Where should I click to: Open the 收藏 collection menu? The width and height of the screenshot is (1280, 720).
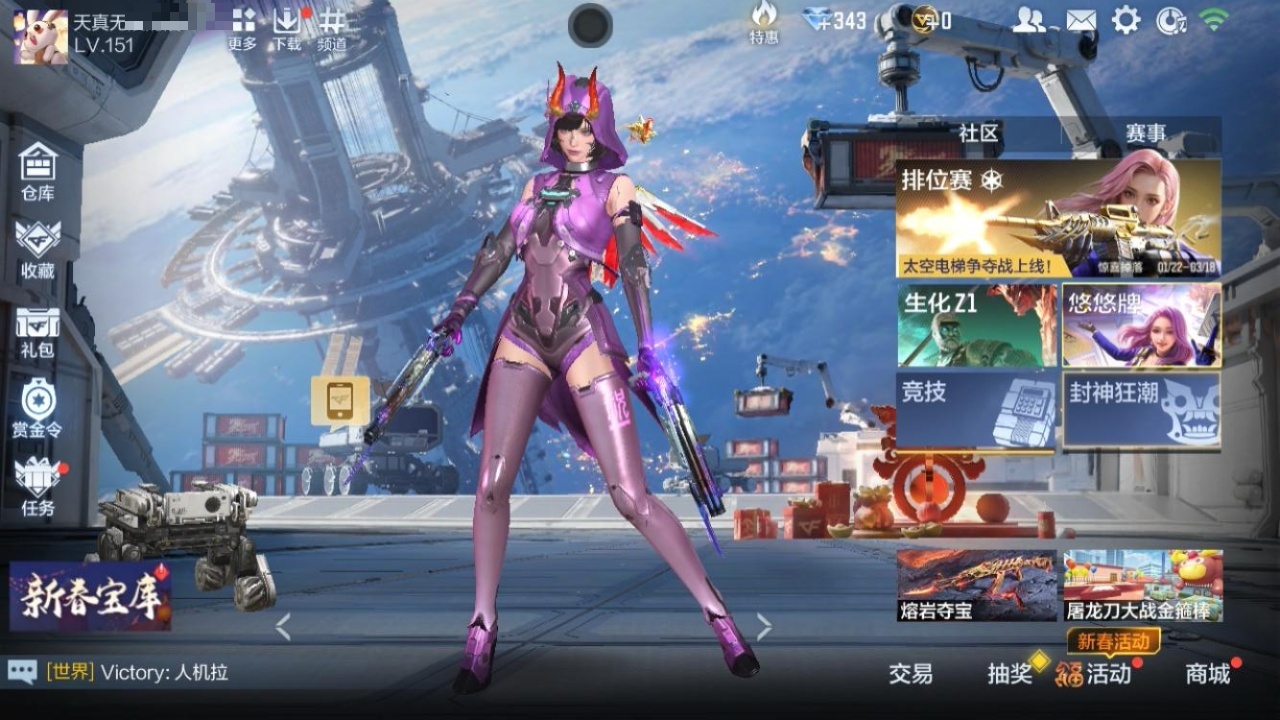(x=38, y=249)
